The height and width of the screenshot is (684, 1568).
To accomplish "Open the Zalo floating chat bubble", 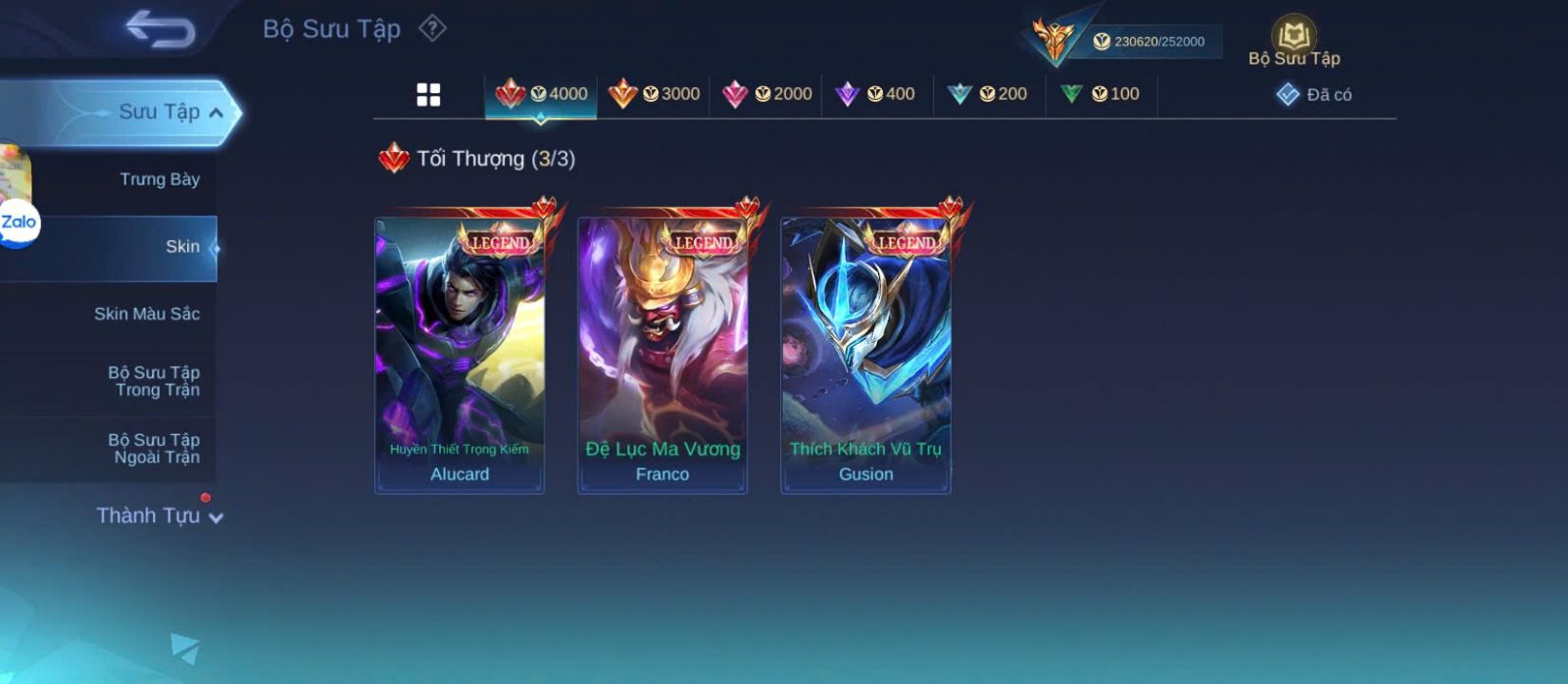I will (x=19, y=222).
